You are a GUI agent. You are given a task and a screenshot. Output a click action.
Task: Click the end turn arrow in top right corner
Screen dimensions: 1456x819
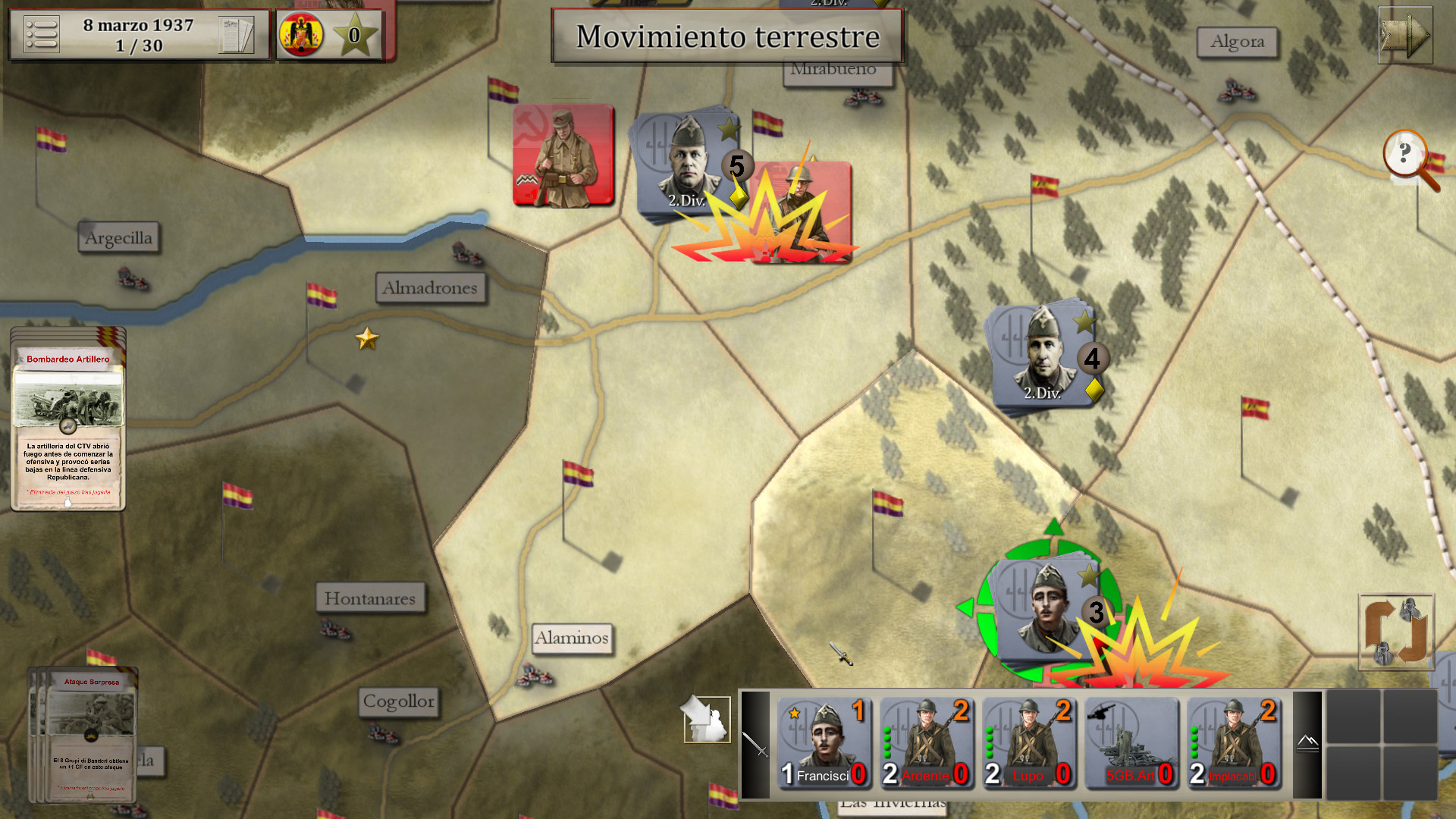[x=1405, y=33]
